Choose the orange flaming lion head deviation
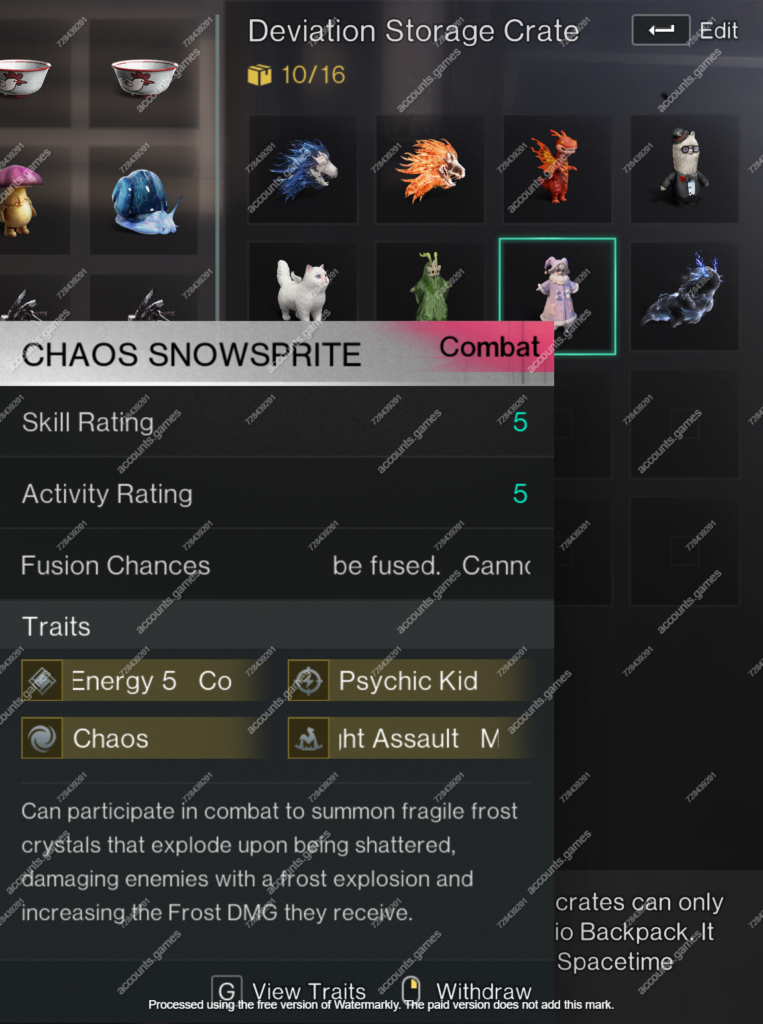 point(430,168)
